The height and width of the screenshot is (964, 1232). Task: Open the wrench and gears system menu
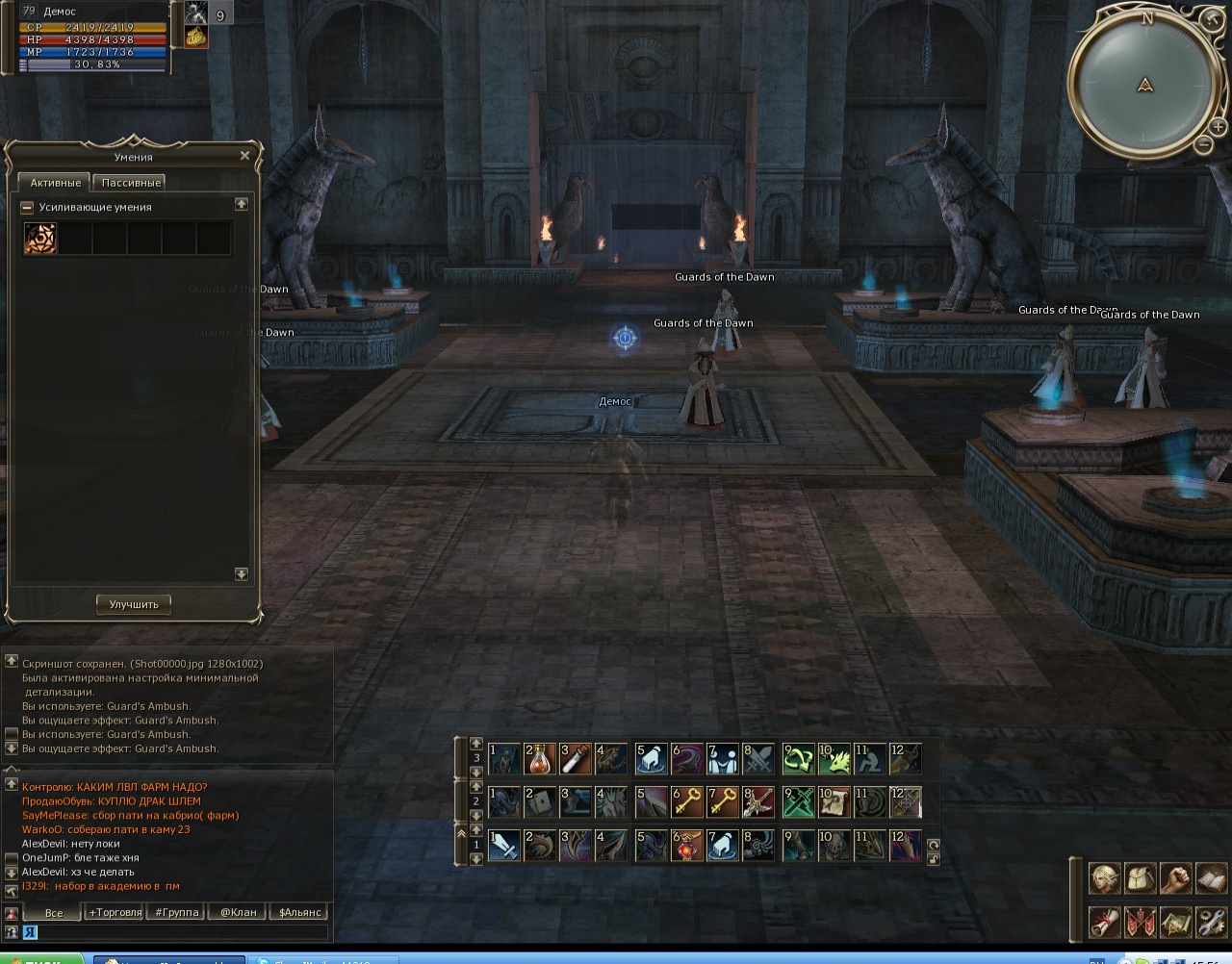(x=1212, y=922)
